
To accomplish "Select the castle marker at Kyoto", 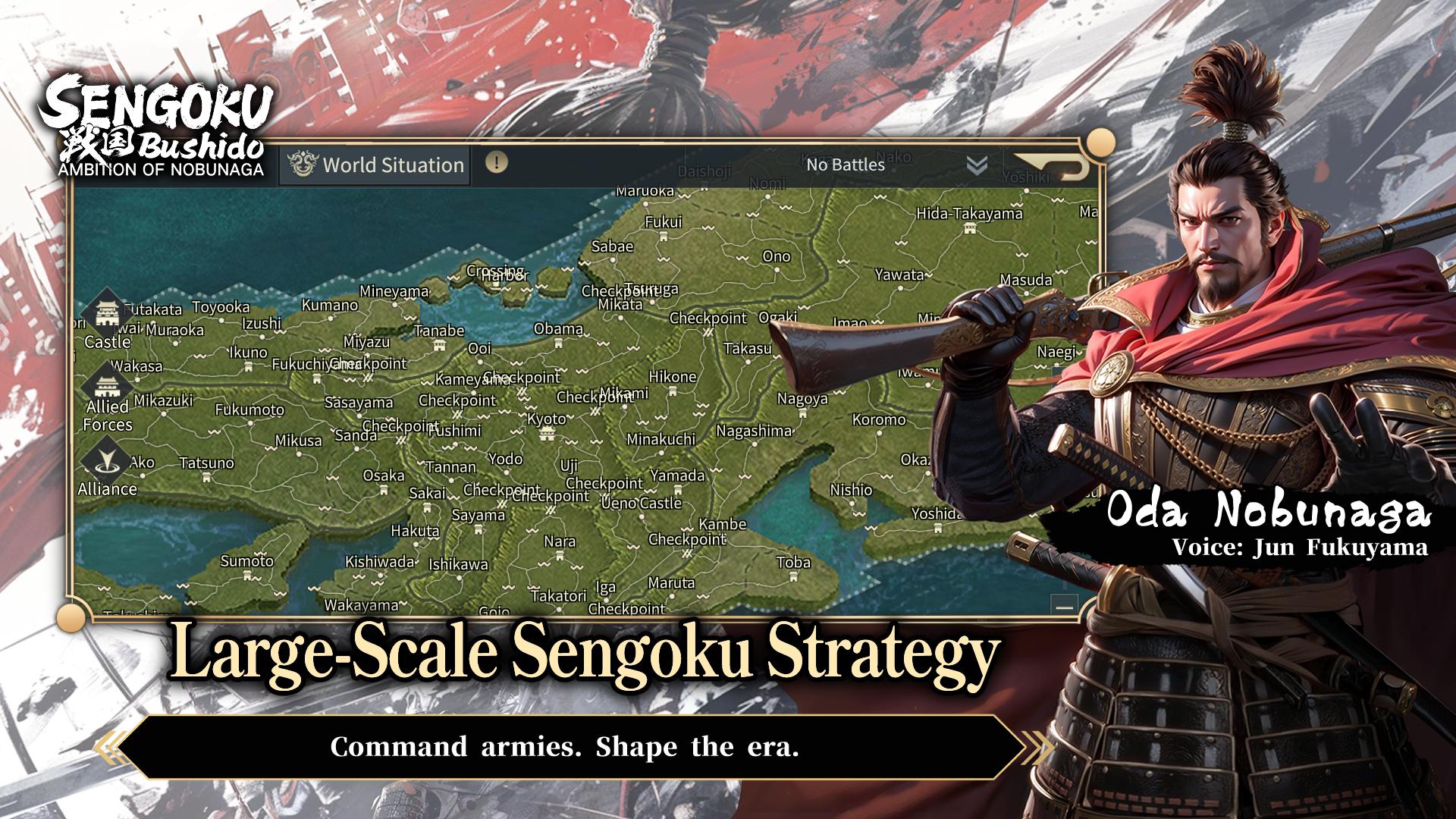I will (x=547, y=435).
